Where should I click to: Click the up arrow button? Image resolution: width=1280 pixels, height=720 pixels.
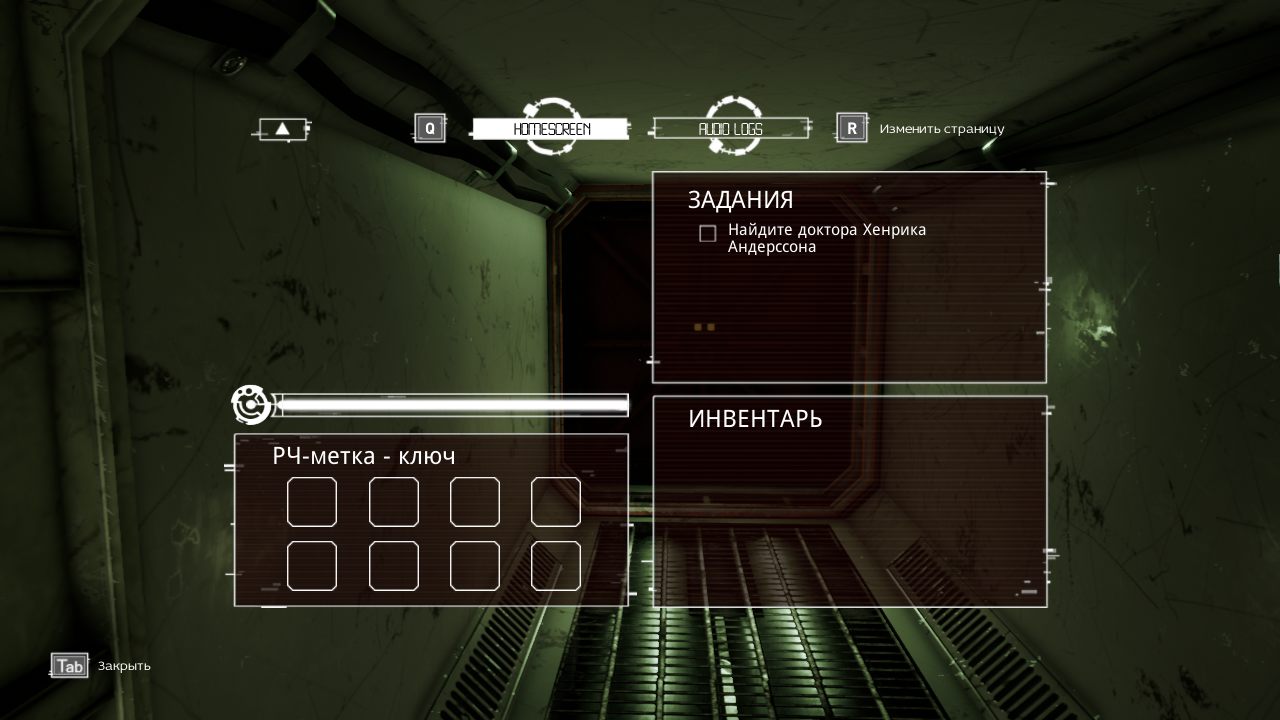coord(283,129)
